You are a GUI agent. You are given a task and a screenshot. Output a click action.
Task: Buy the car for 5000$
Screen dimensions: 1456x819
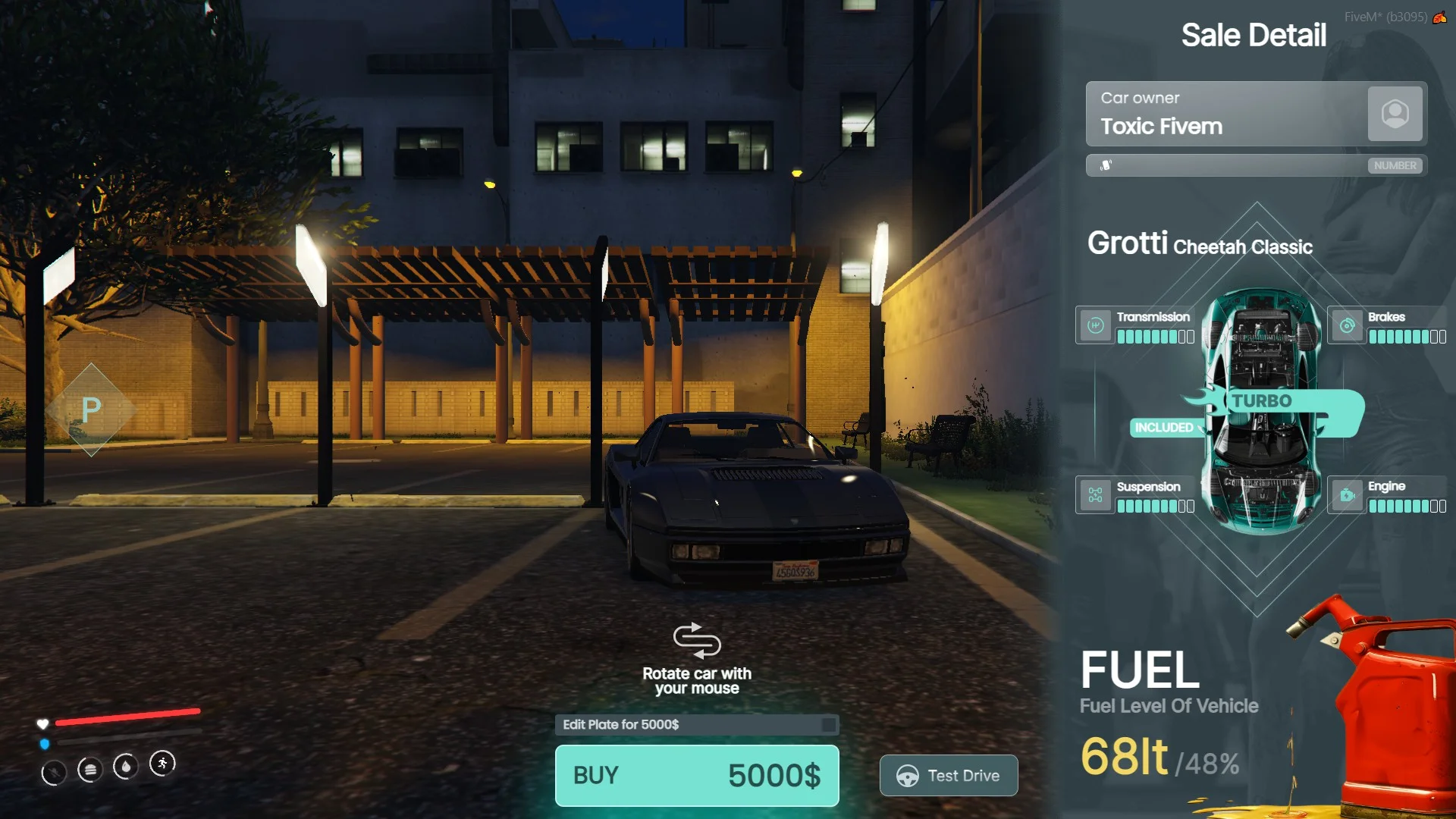[696, 775]
